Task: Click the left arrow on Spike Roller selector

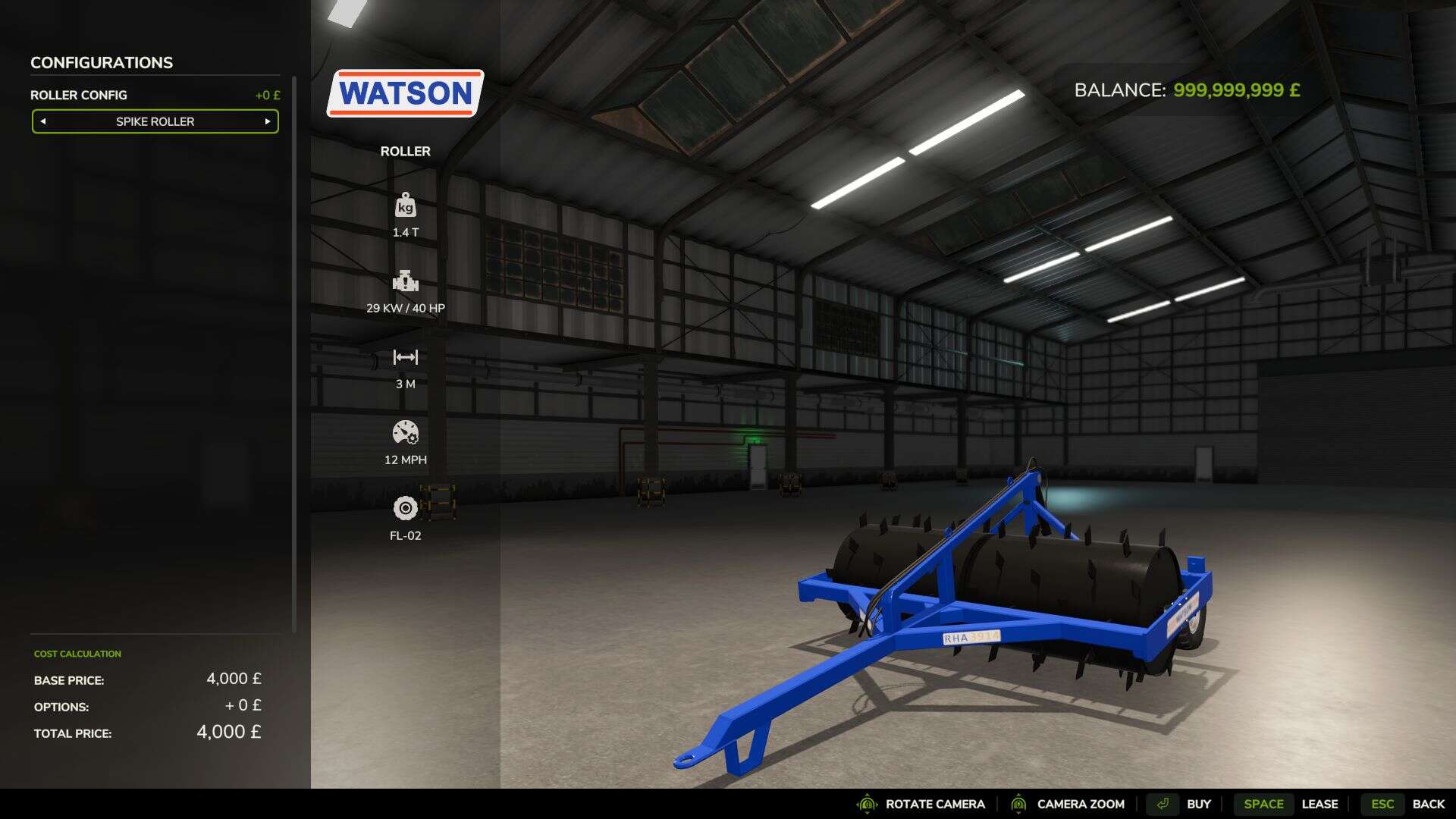Action: tap(44, 121)
